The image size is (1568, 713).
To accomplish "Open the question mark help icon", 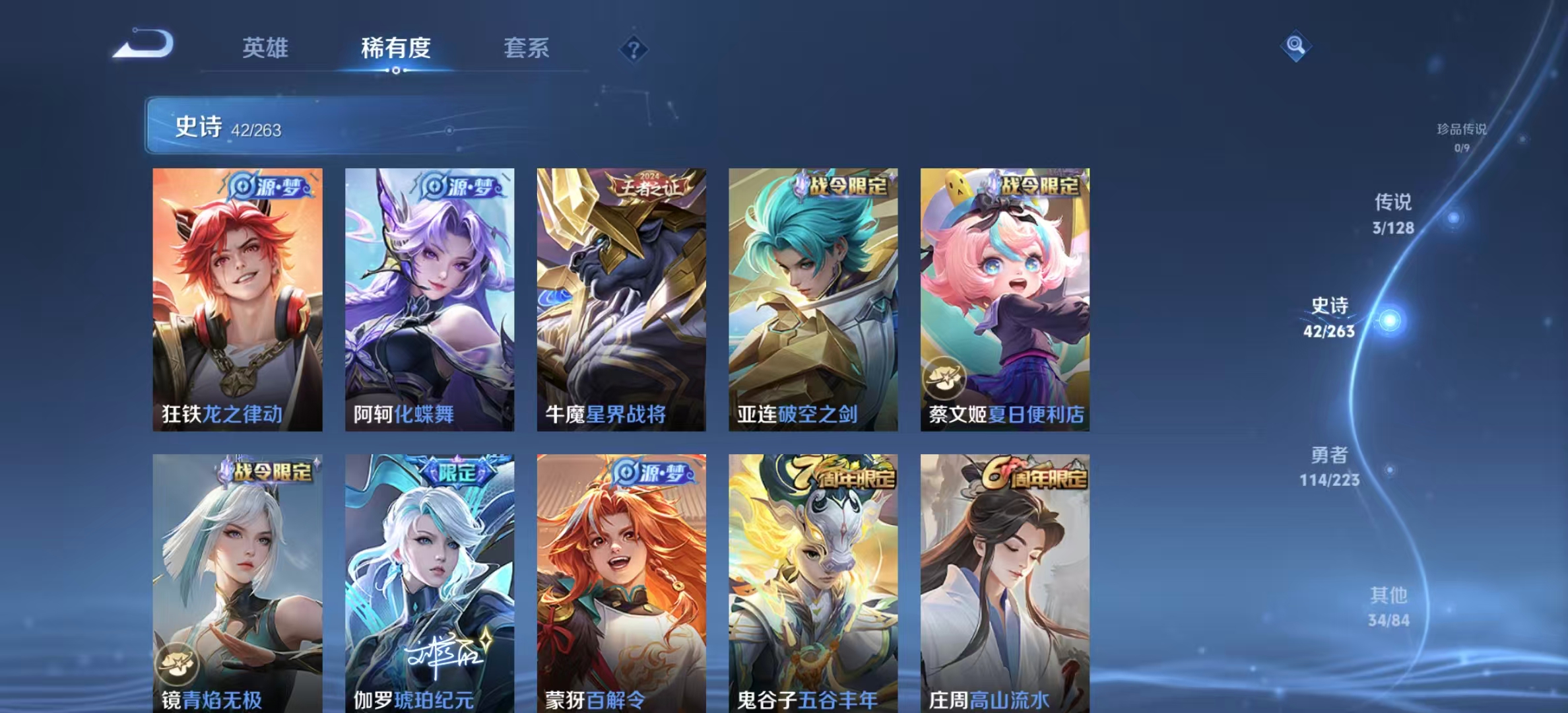I will (634, 50).
